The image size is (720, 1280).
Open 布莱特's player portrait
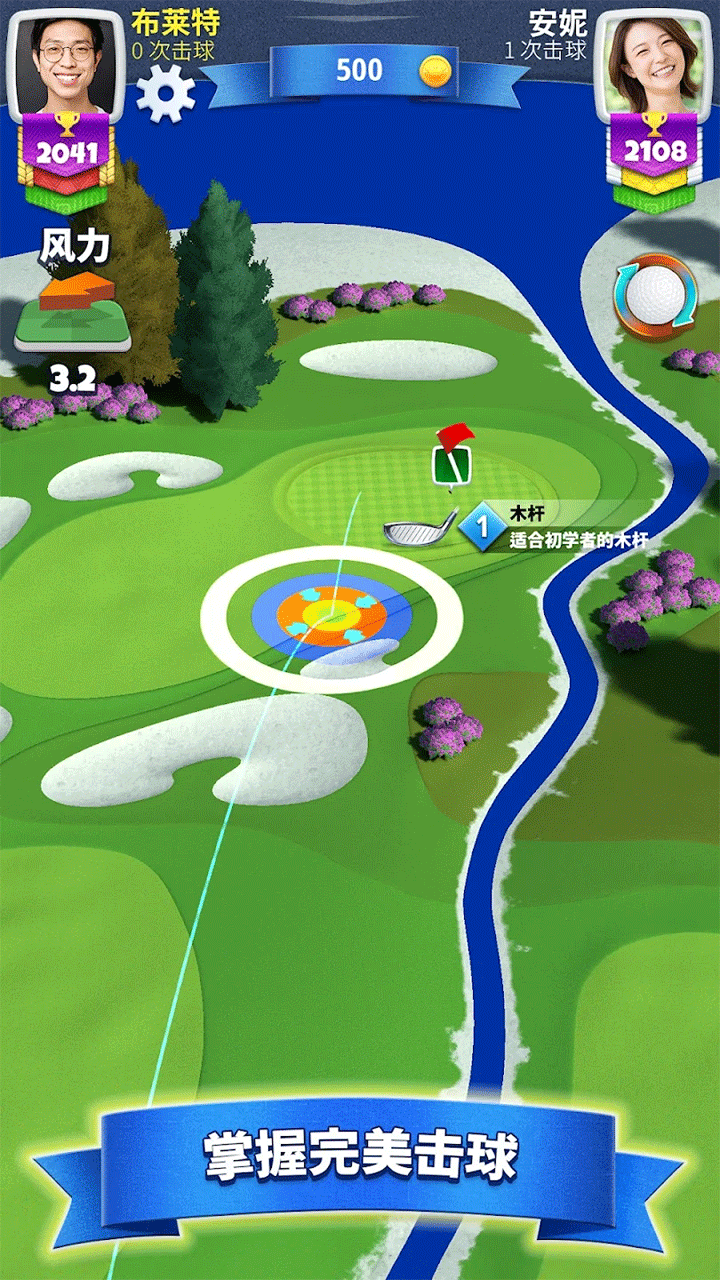(x=67, y=60)
